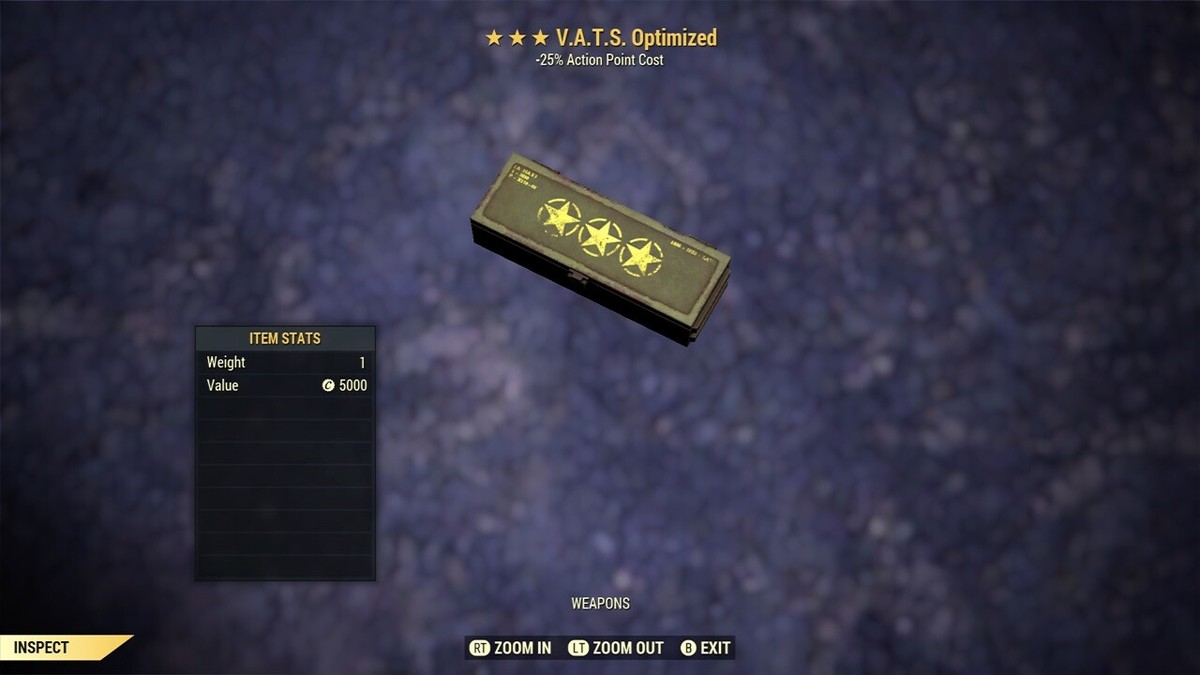Choose Zoom Out in the bottom bar
The width and height of the screenshot is (1200, 675).
616,648
